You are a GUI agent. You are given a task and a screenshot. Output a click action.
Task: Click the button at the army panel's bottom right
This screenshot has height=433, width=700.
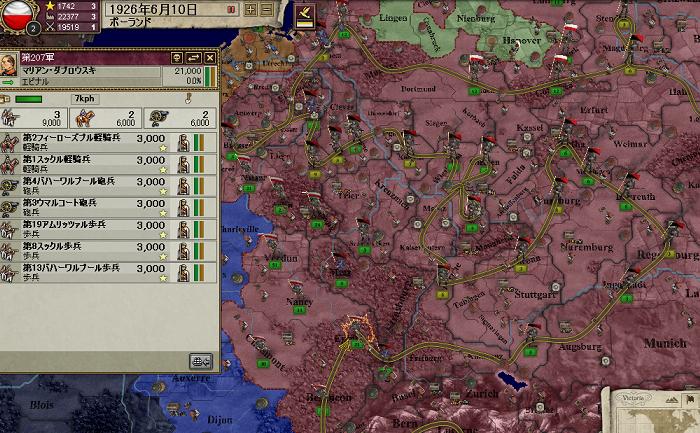(x=201, y=361)
